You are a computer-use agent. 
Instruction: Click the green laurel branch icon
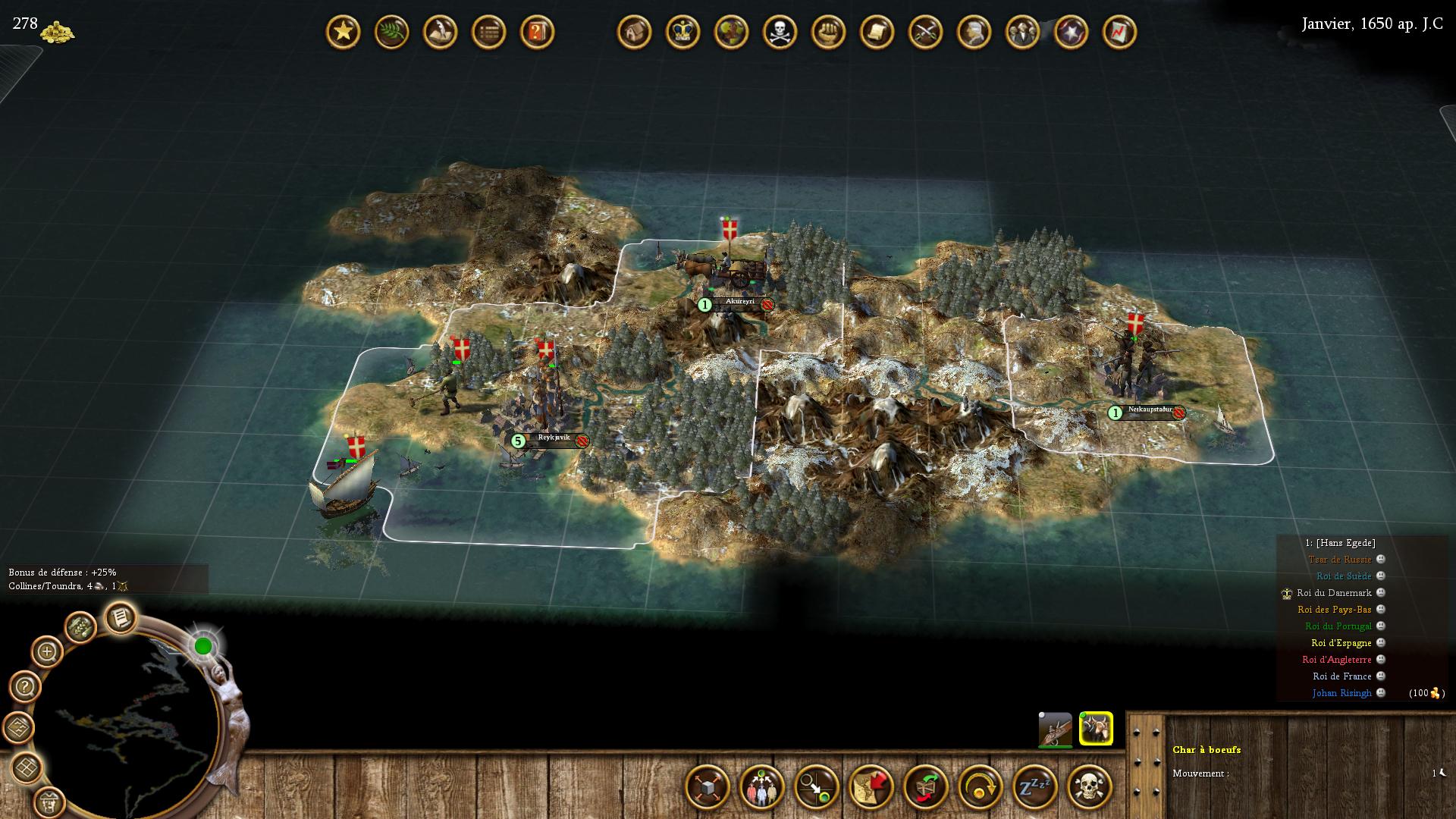click(x=391, y=33)
